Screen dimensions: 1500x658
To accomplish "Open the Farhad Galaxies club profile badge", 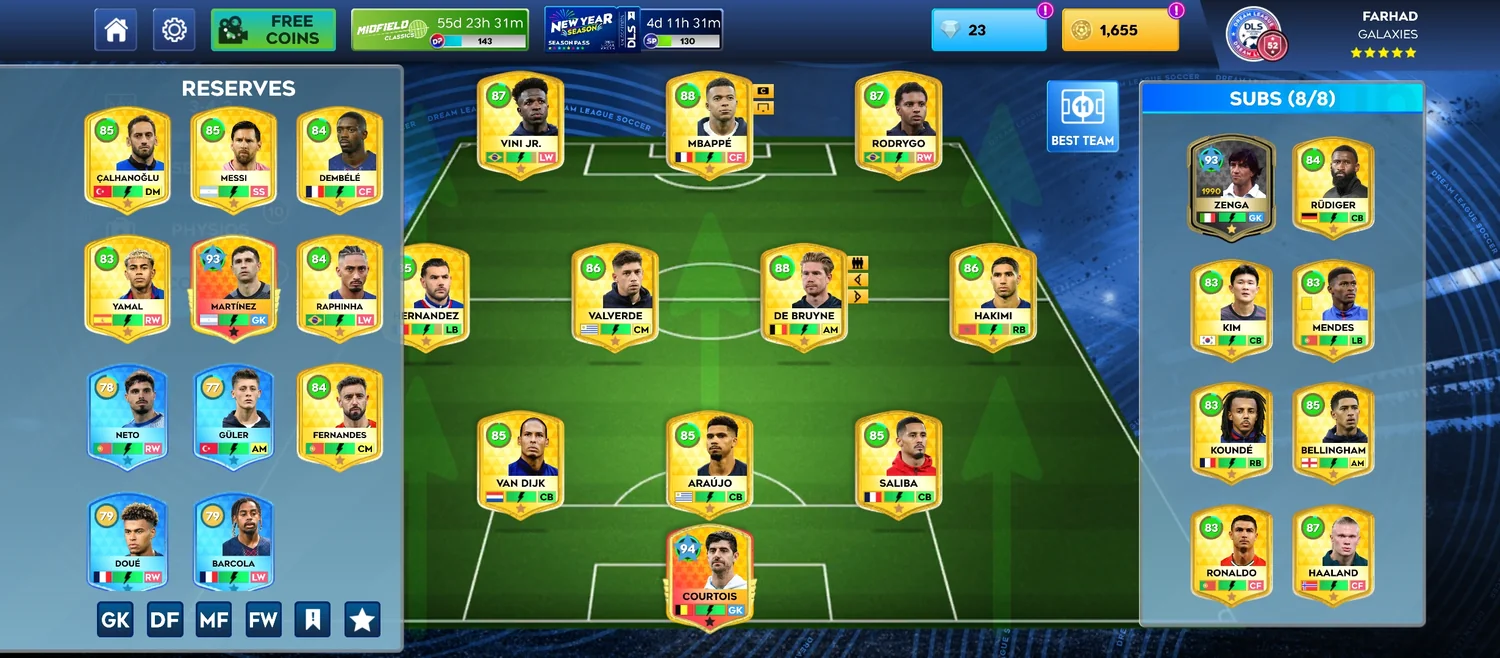I will click(1254, 34).
